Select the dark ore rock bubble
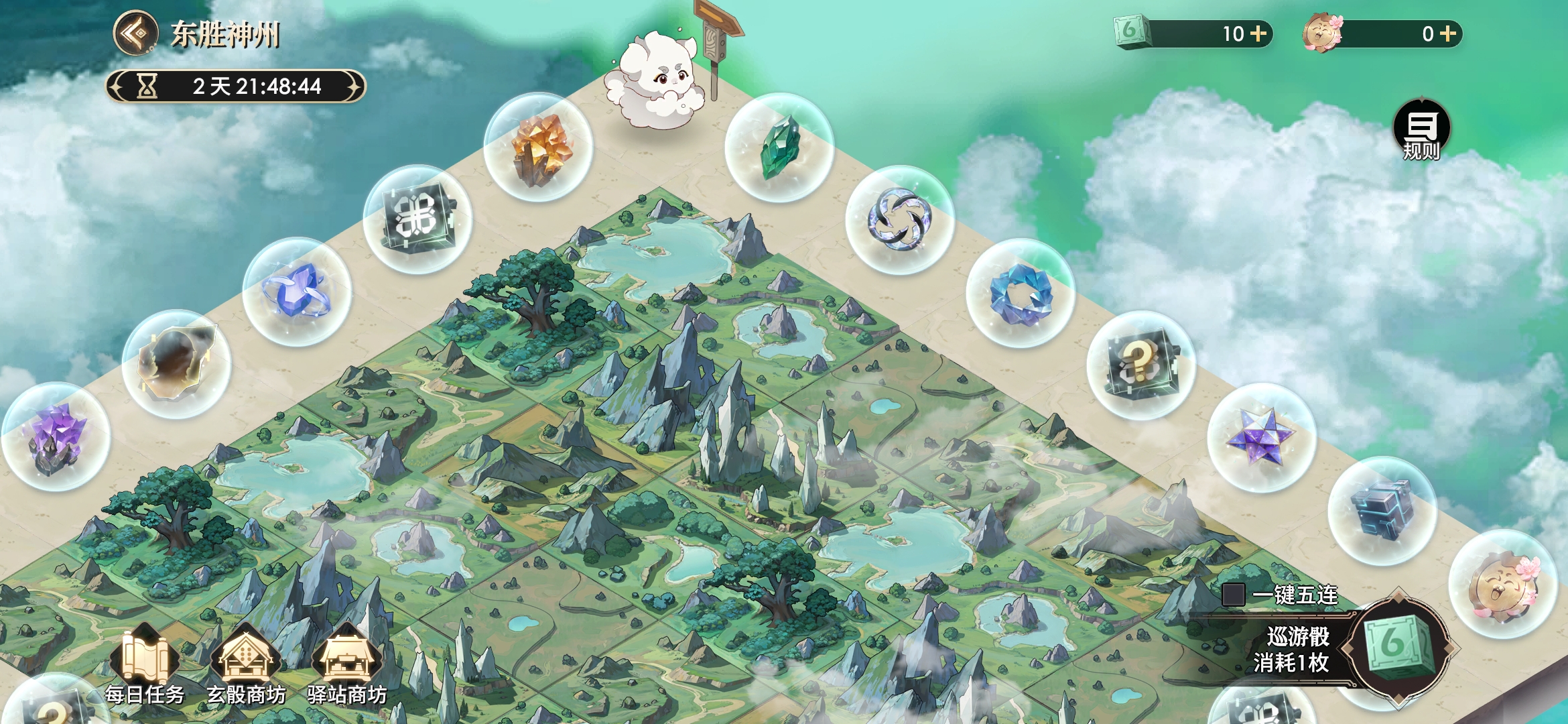1568x724 pixels. coord(176,364)
